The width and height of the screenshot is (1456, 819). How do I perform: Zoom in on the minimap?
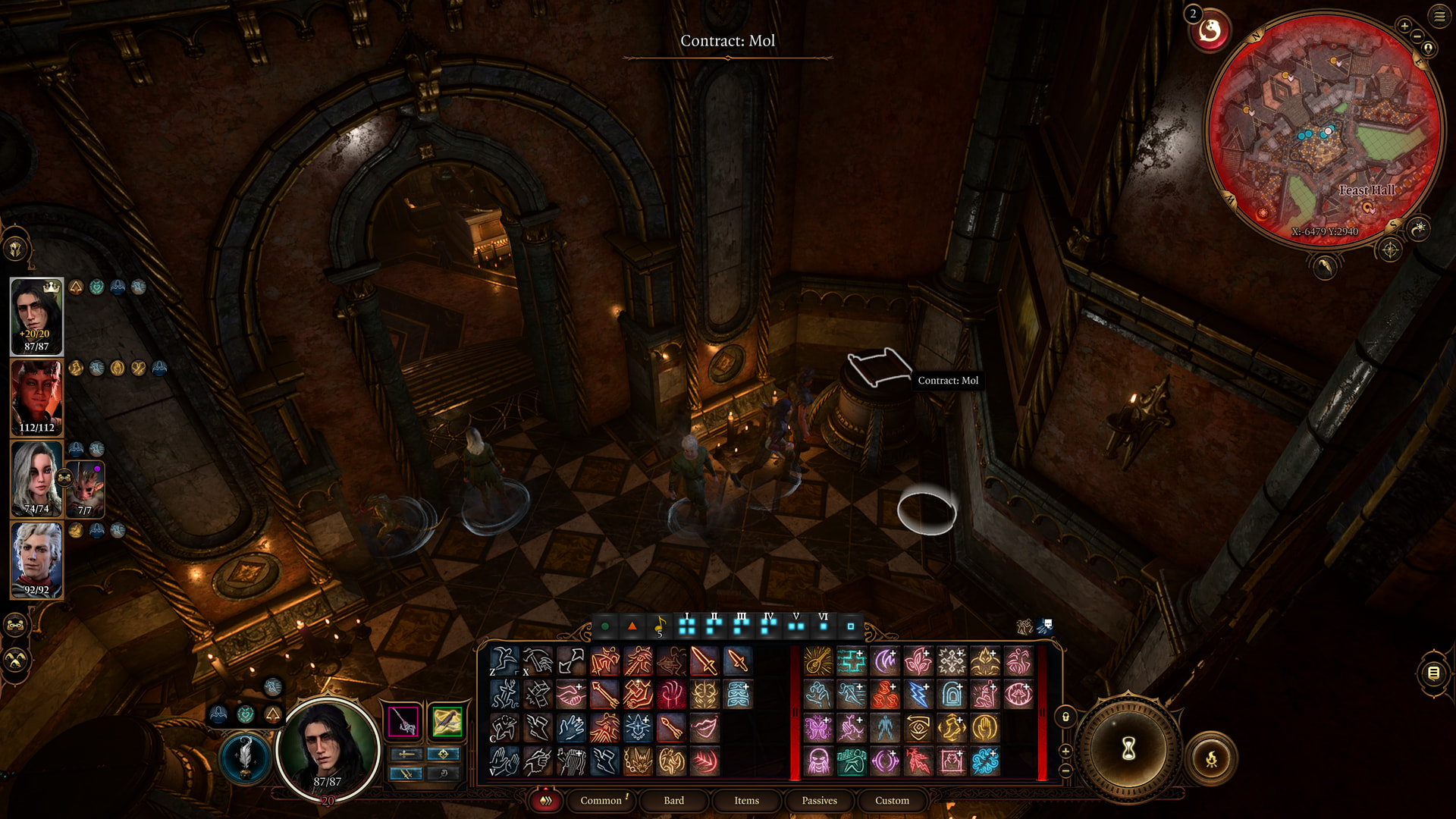point(1404,26)
